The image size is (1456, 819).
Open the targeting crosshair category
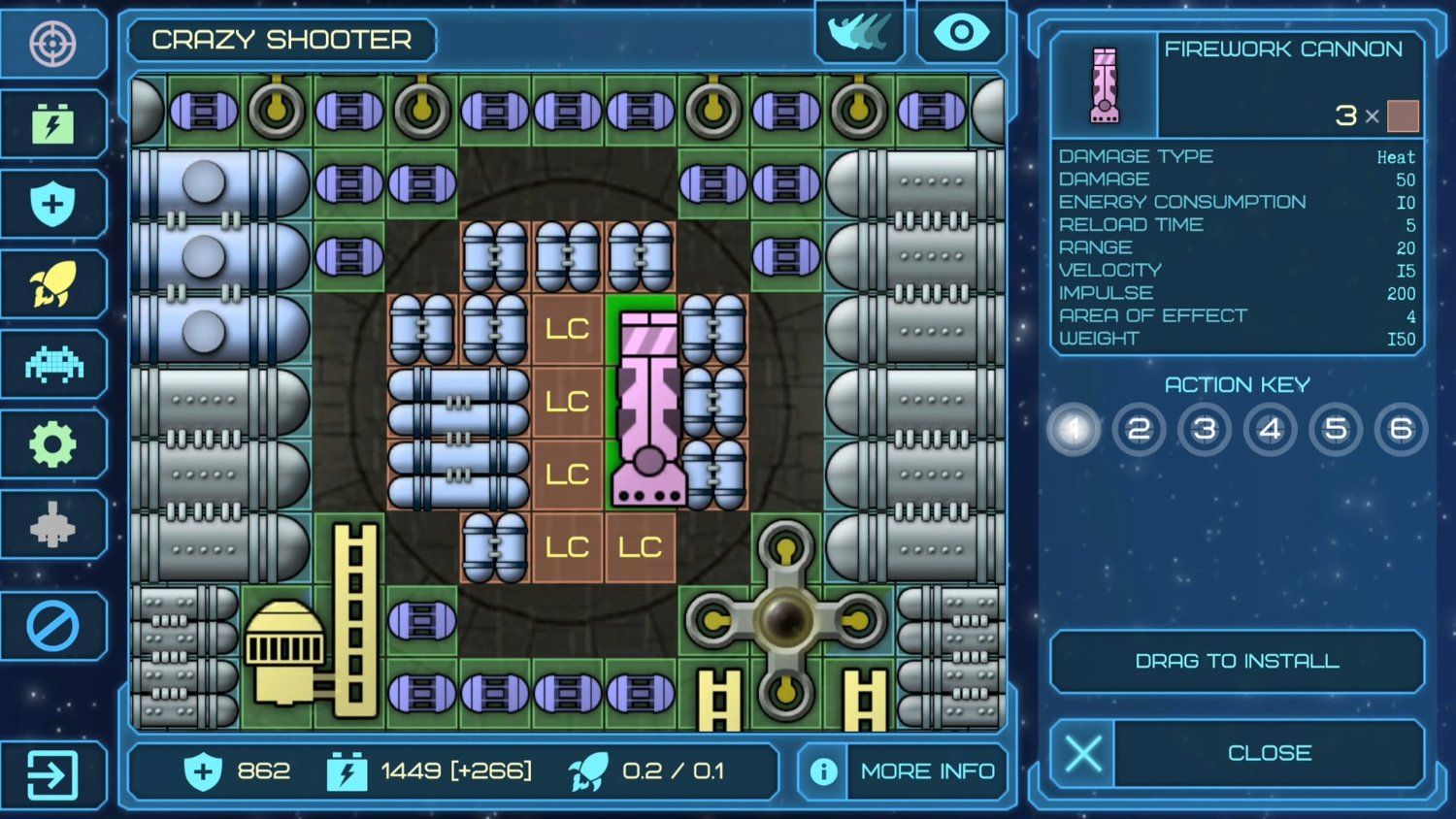52,44
